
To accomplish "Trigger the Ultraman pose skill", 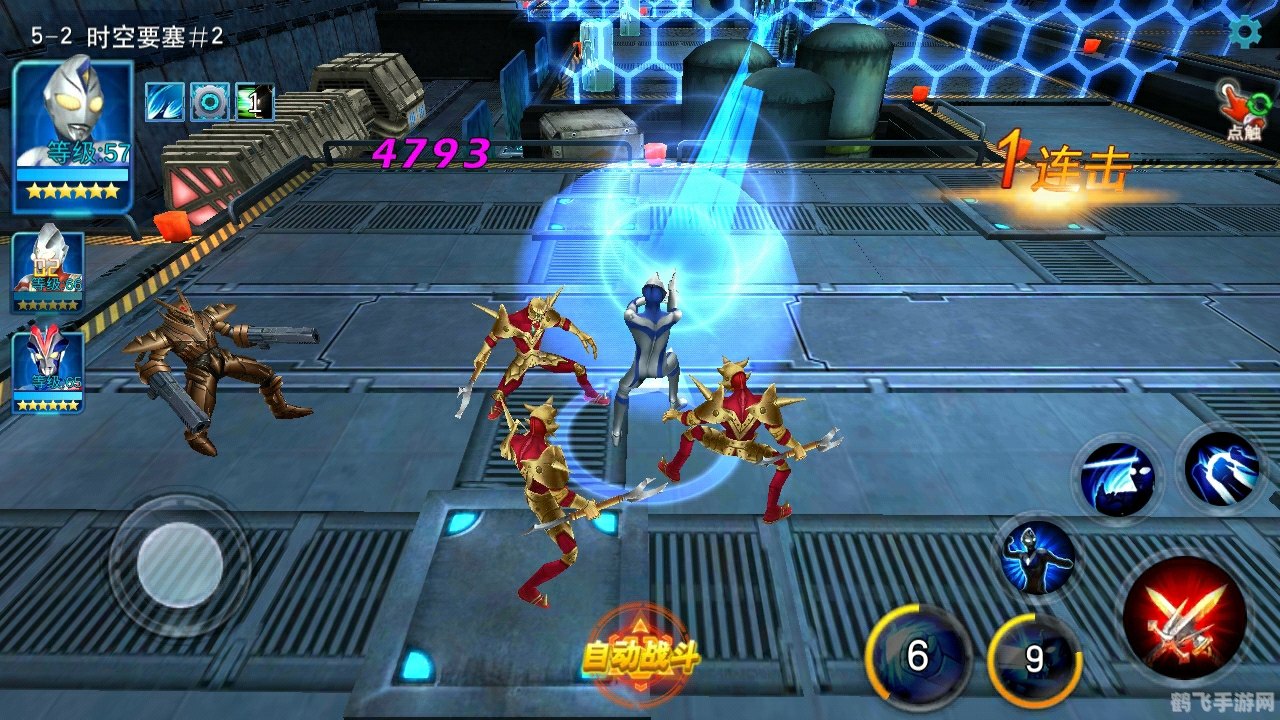I will 1038,558.
